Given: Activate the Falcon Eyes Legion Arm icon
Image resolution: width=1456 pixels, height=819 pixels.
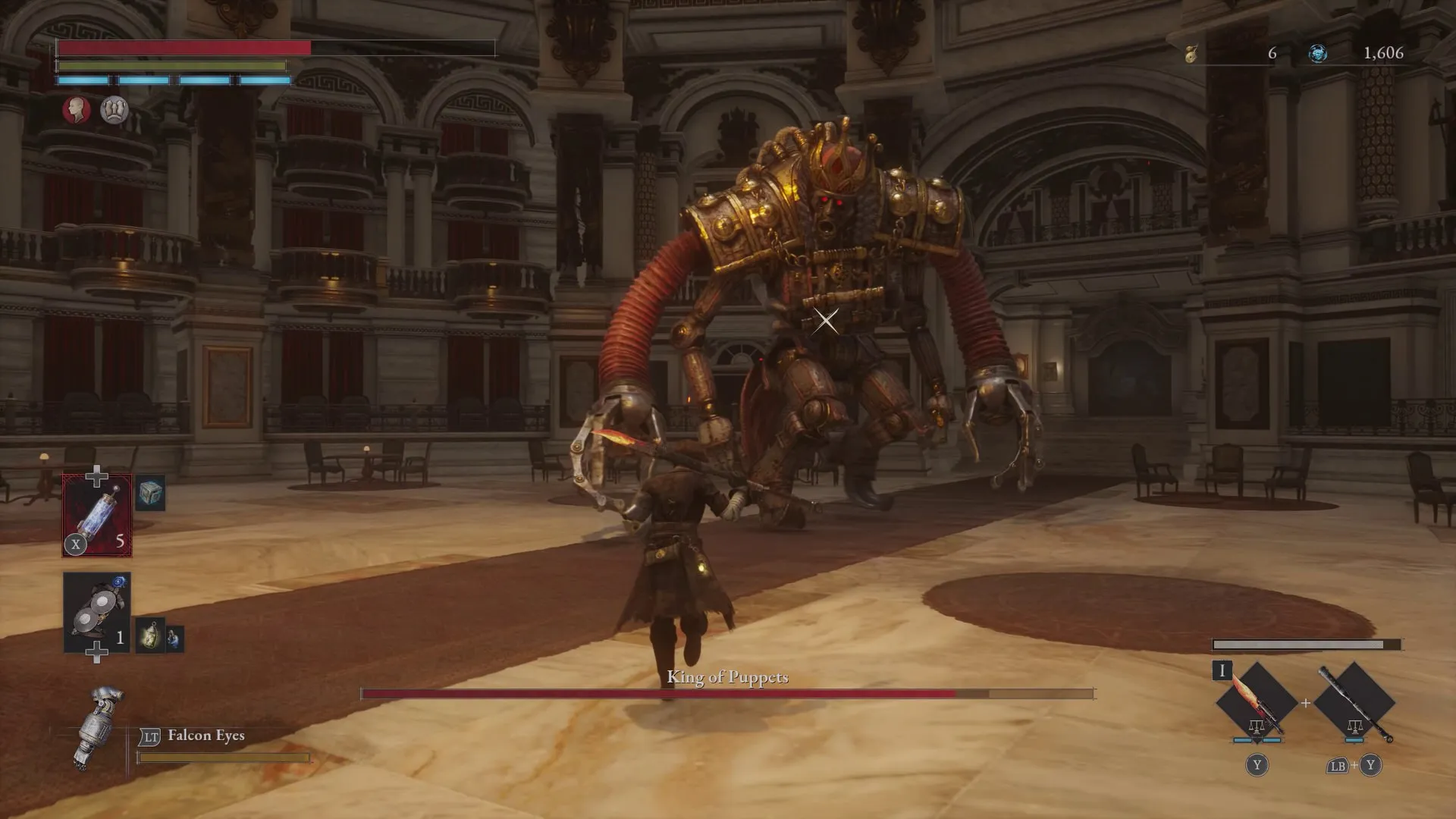Looking at the screenshot, I should click(98, 728).
